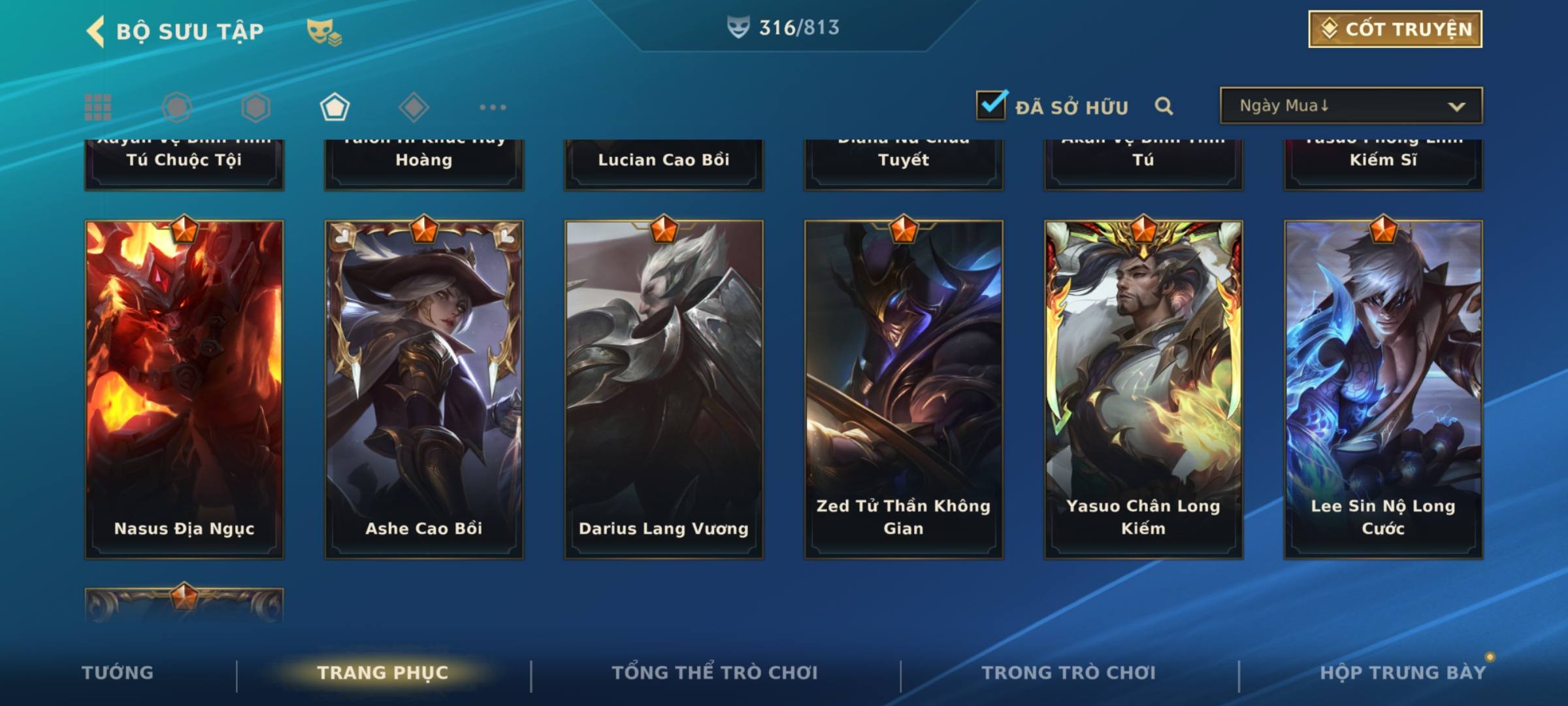Image resolution: width=1568 pixels, height=706 pixels.
Task: Switch to the Tướng tab
Action: pos(118,673)
